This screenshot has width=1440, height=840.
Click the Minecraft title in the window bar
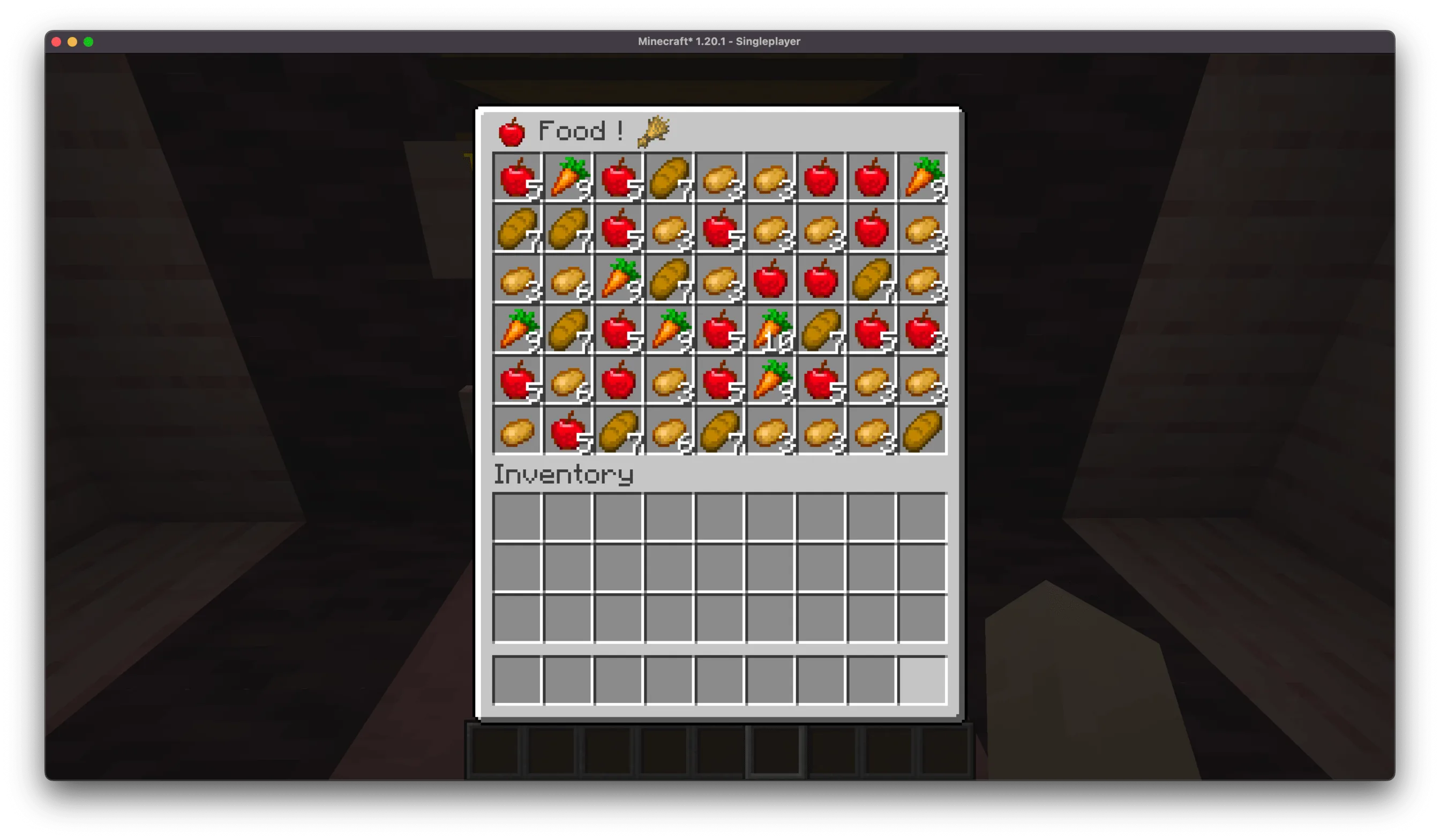click(x=719, y=41)
